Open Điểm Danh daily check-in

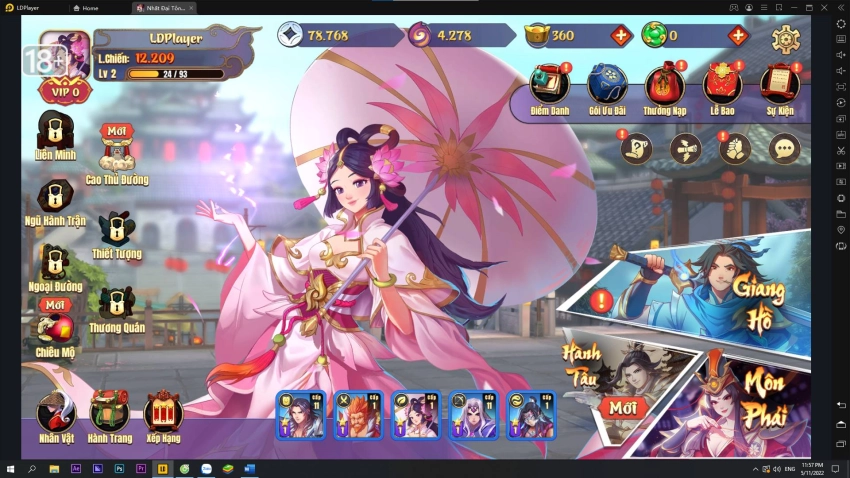coord(550,89)
